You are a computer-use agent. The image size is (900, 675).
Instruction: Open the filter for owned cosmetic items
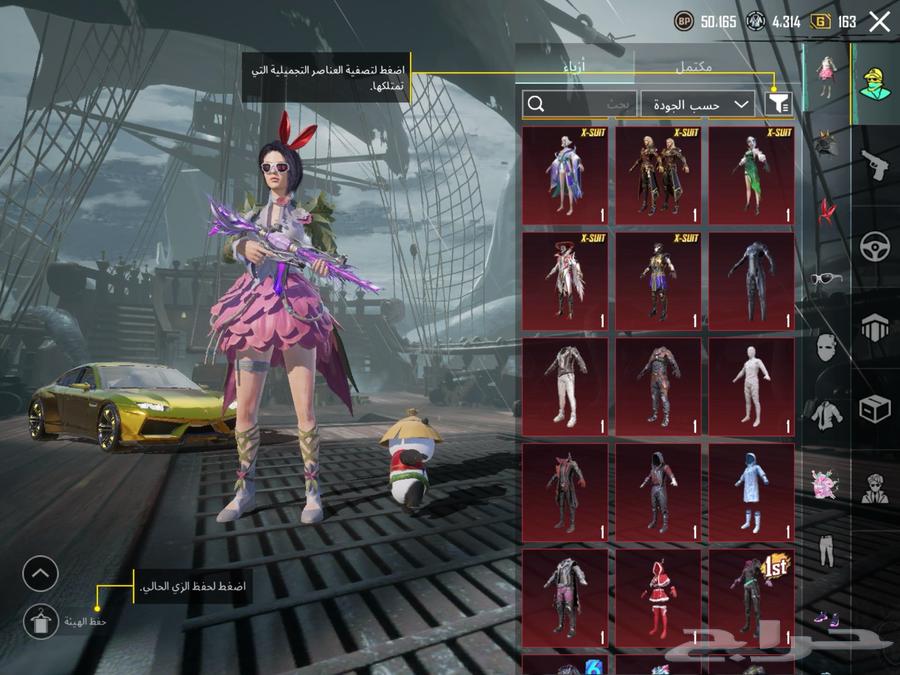click(778, 104)
